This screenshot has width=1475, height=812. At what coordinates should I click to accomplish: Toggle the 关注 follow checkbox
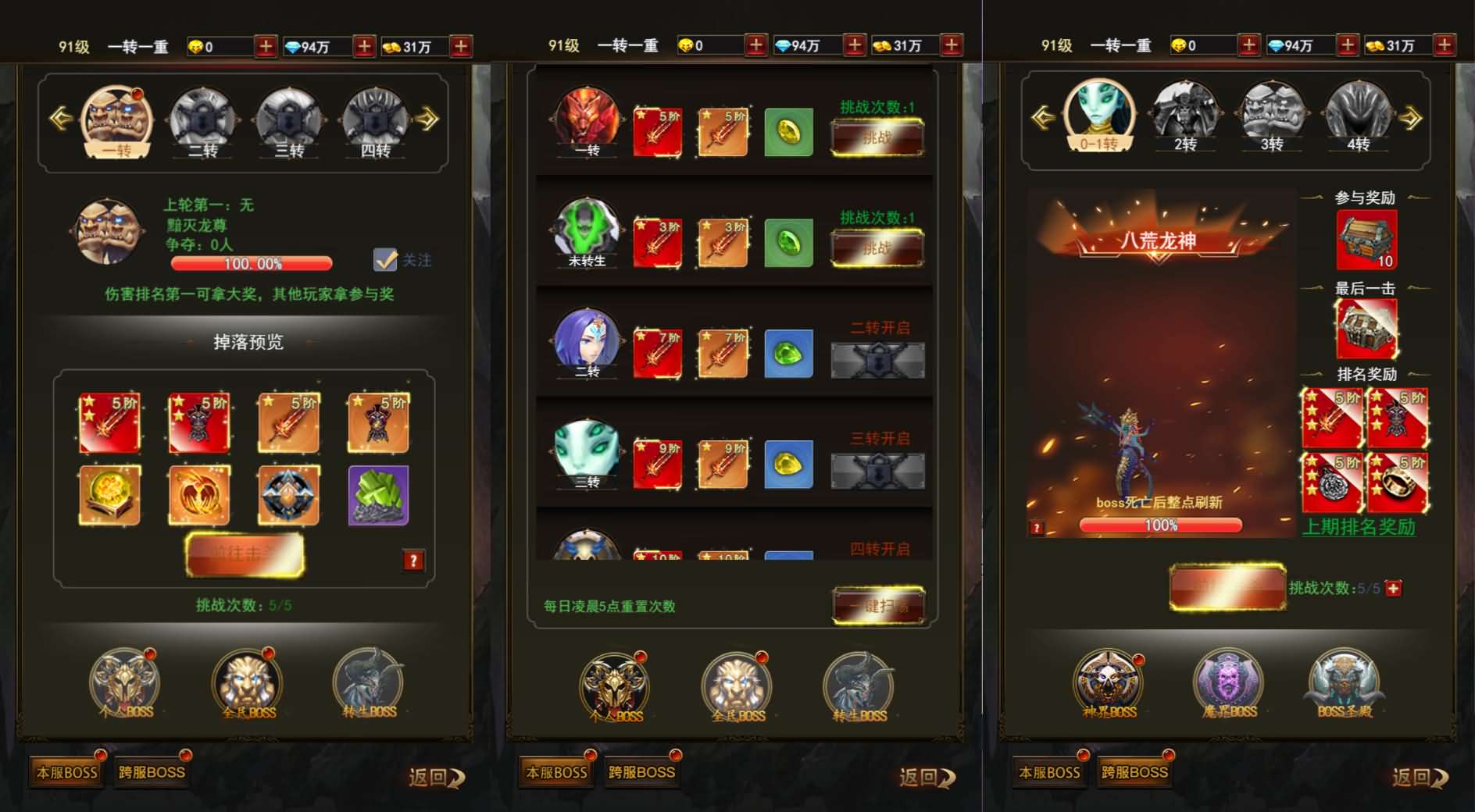[385, 260]
